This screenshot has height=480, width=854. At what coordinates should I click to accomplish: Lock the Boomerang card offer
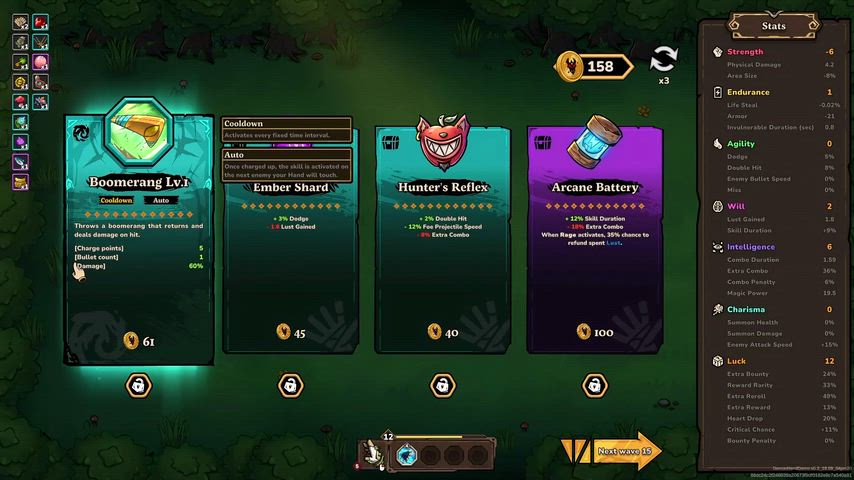[x=139, y=385]
